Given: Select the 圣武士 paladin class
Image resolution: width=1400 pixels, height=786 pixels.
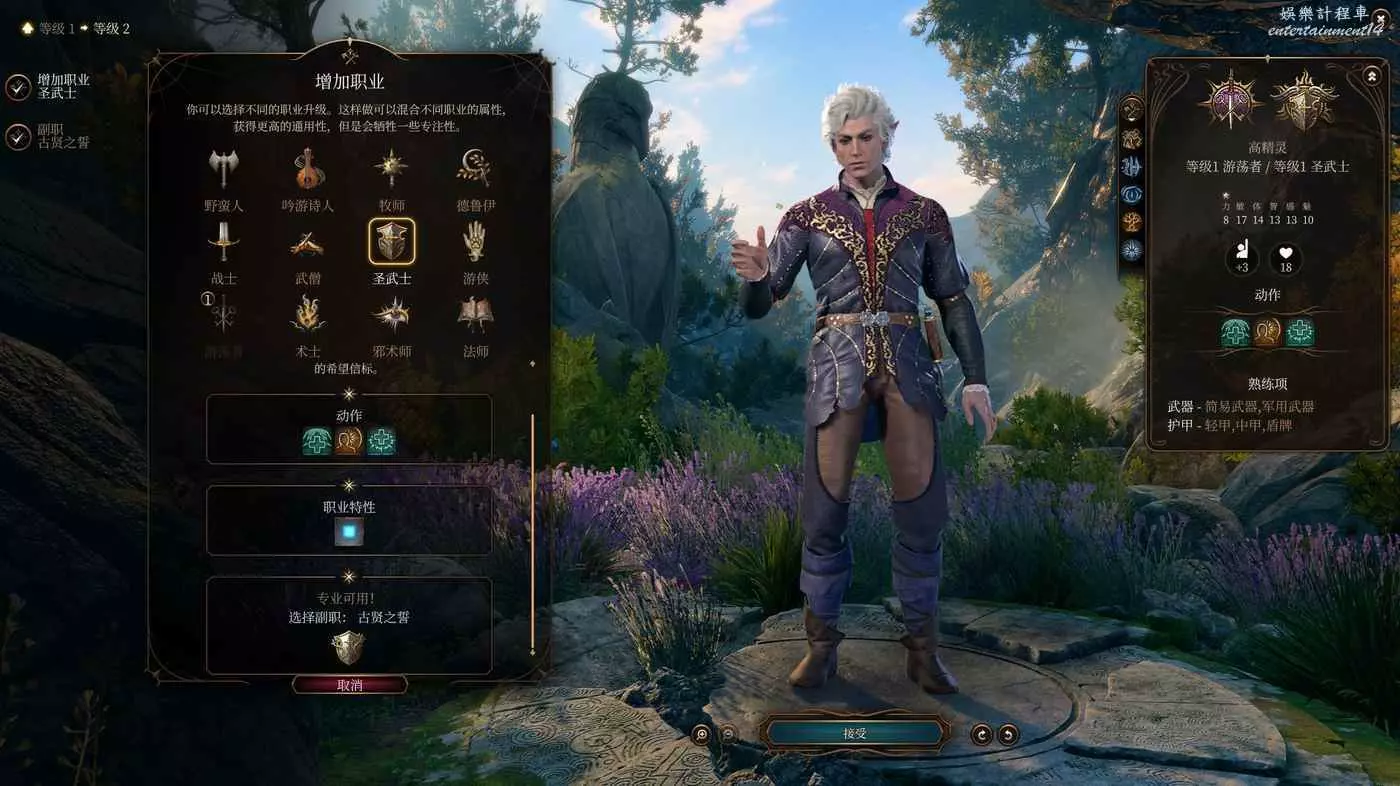Looking at the screenshot, I should (391, 243).
